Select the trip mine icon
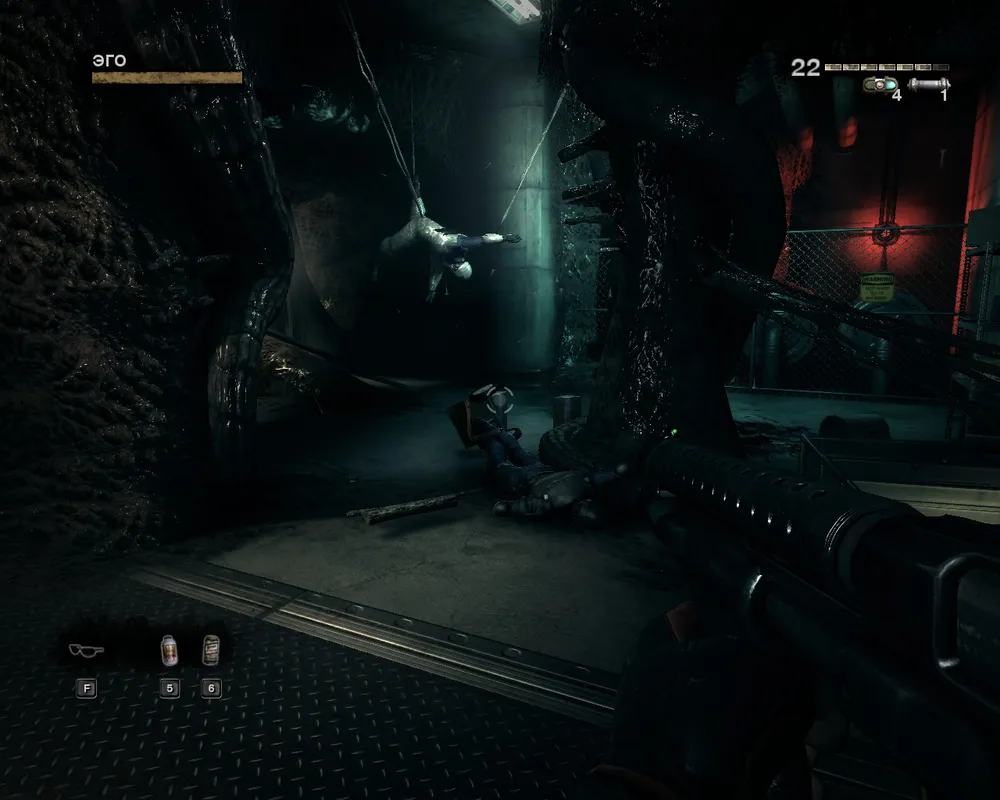The image size is (1000, 800). [881, 85]
